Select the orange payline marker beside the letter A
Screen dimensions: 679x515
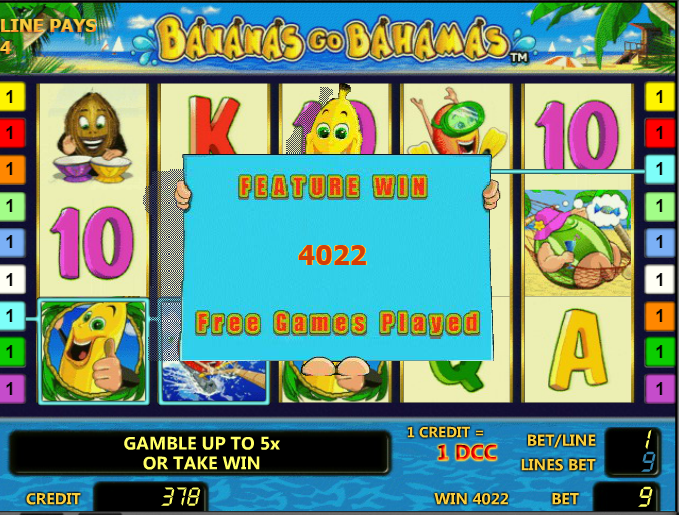pos(659,316)
